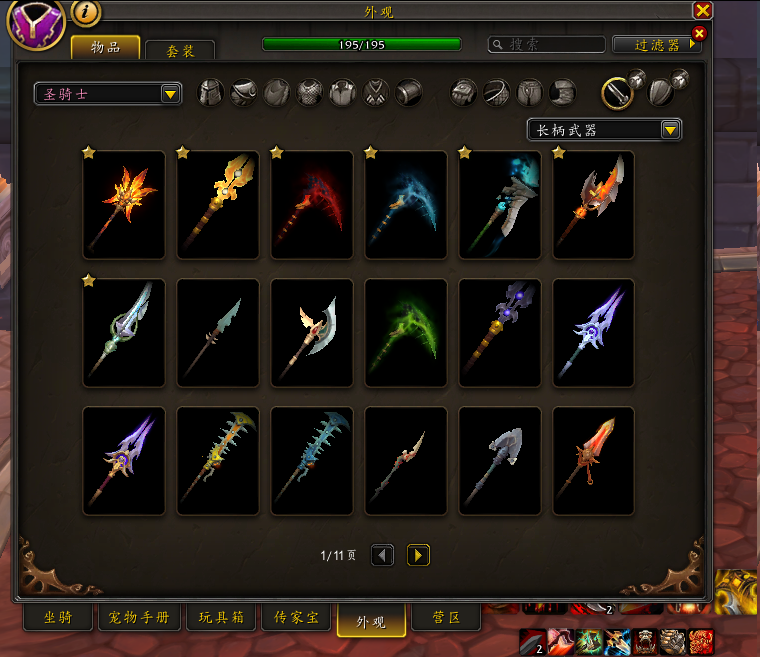Viewport: 760px width, 657px height.
Task: Pick the flaming orange leaf-blade polearm
Action: click(124, 205)
